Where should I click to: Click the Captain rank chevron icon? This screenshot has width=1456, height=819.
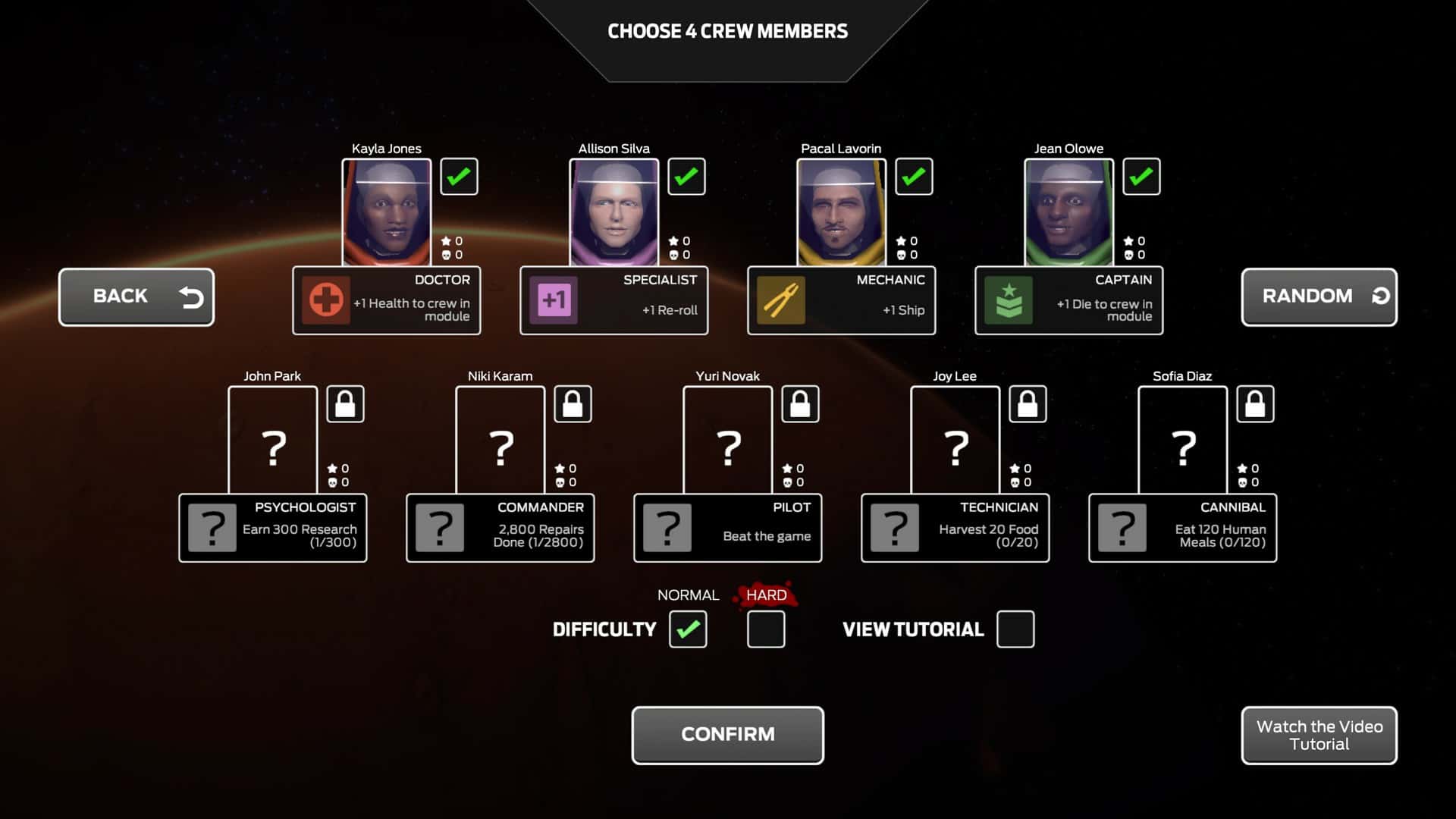click(1007, 300)
